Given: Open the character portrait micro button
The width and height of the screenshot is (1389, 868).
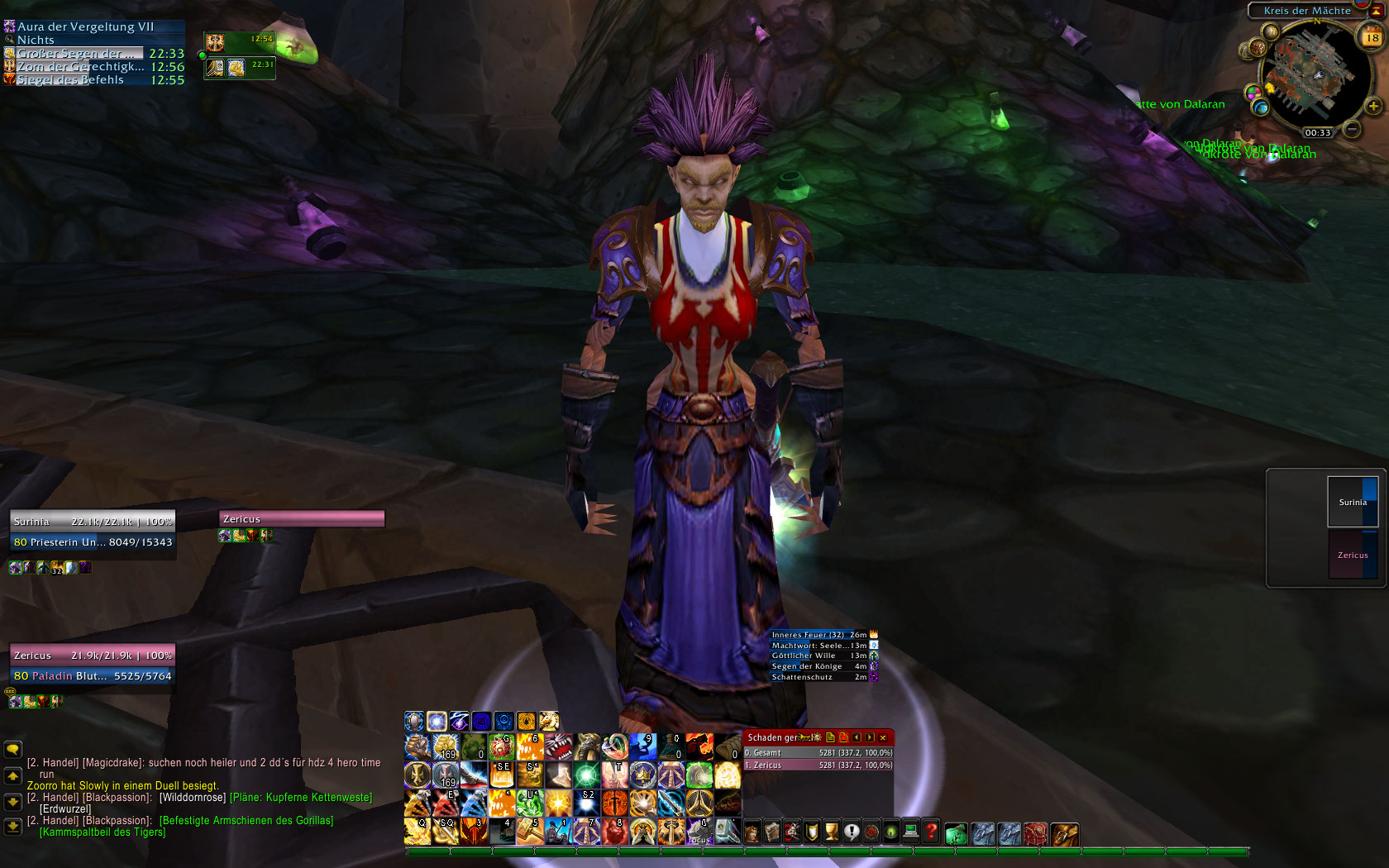Looking at the screenshot, I should point(752,832).
